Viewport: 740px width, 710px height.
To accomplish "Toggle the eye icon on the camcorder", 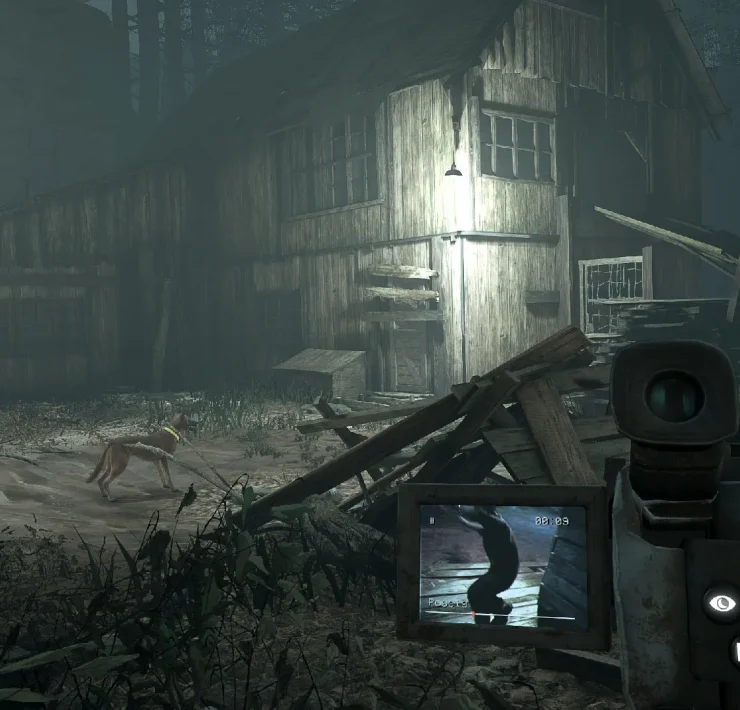I will [x=720, y=603].
